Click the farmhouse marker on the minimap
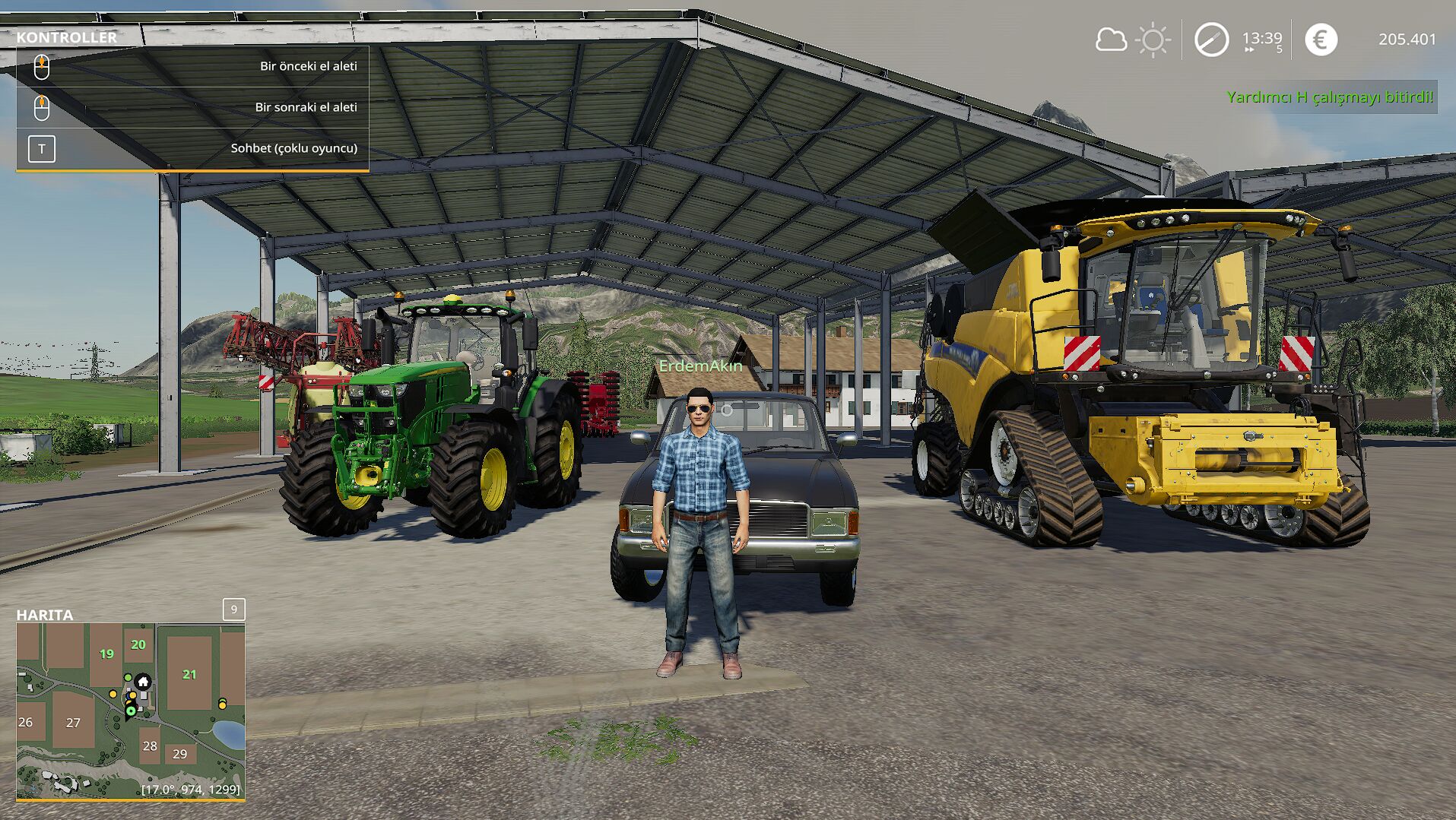The width and height of the screenshot is (1456, 820). 143,682
